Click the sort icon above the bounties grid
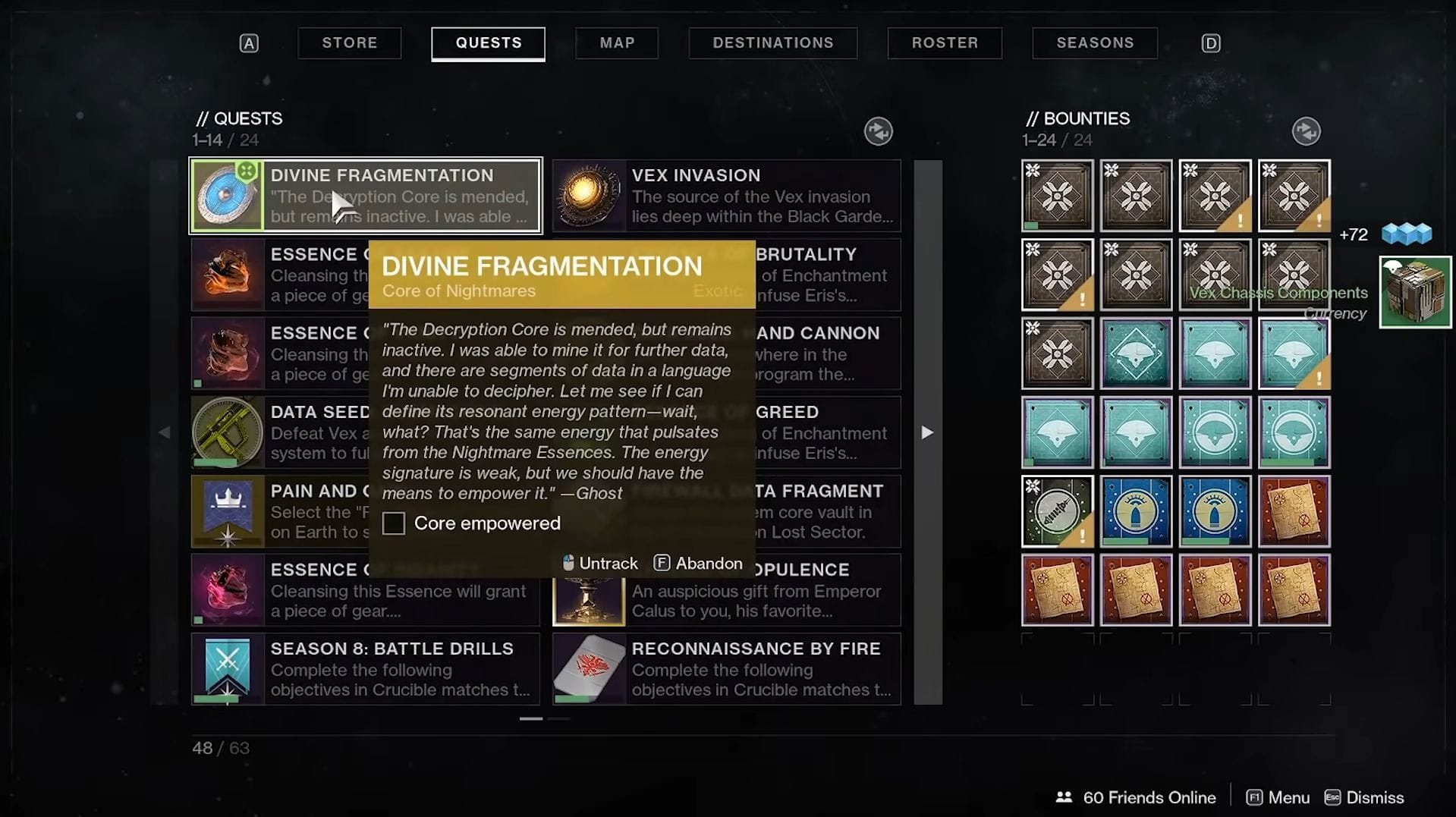The width and height of the screenshot is (1456, 817). (x=1307, y=130)
